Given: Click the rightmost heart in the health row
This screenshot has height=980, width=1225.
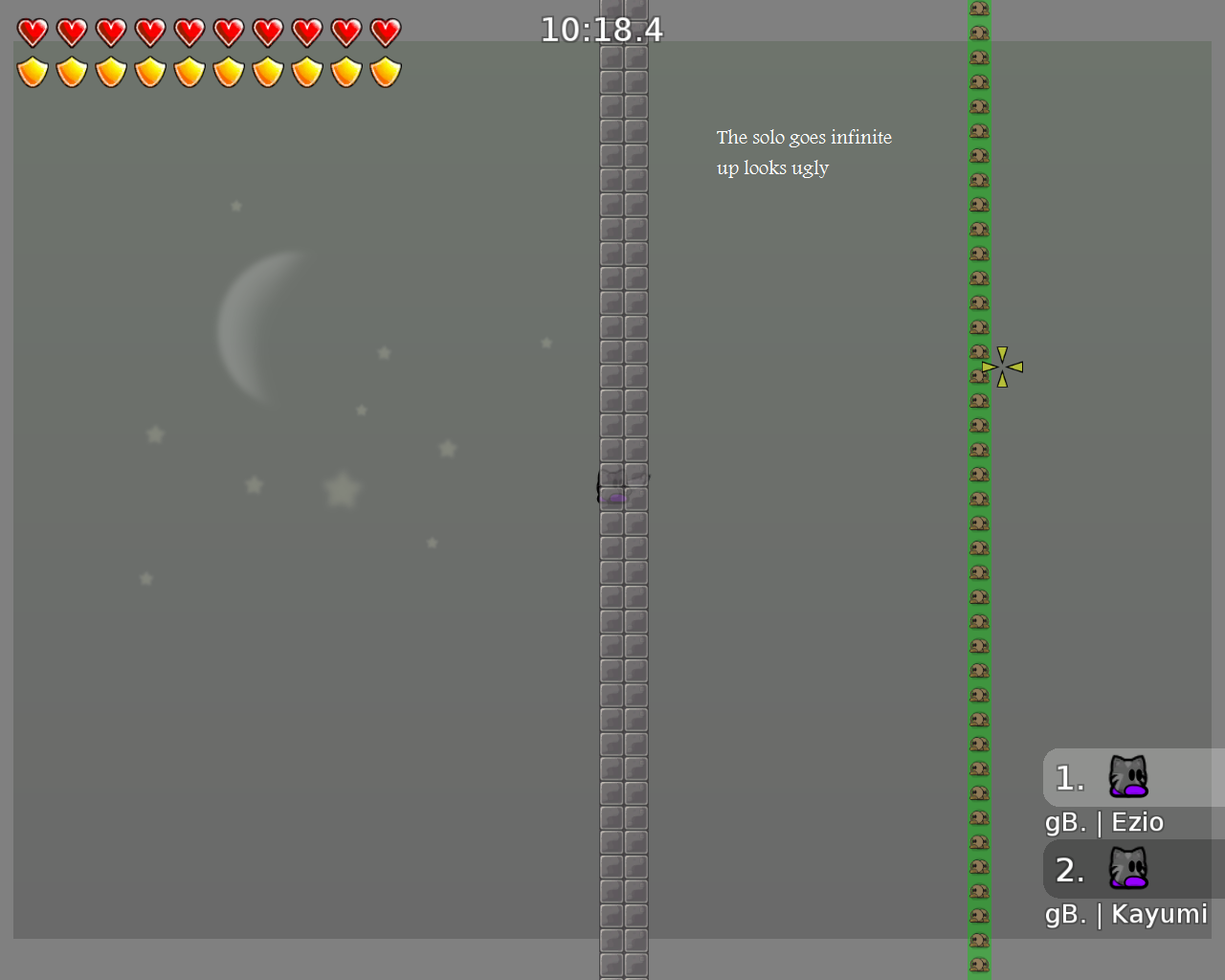Looking at the screenshot, I should pyautogui.click(x=385, y=32).
